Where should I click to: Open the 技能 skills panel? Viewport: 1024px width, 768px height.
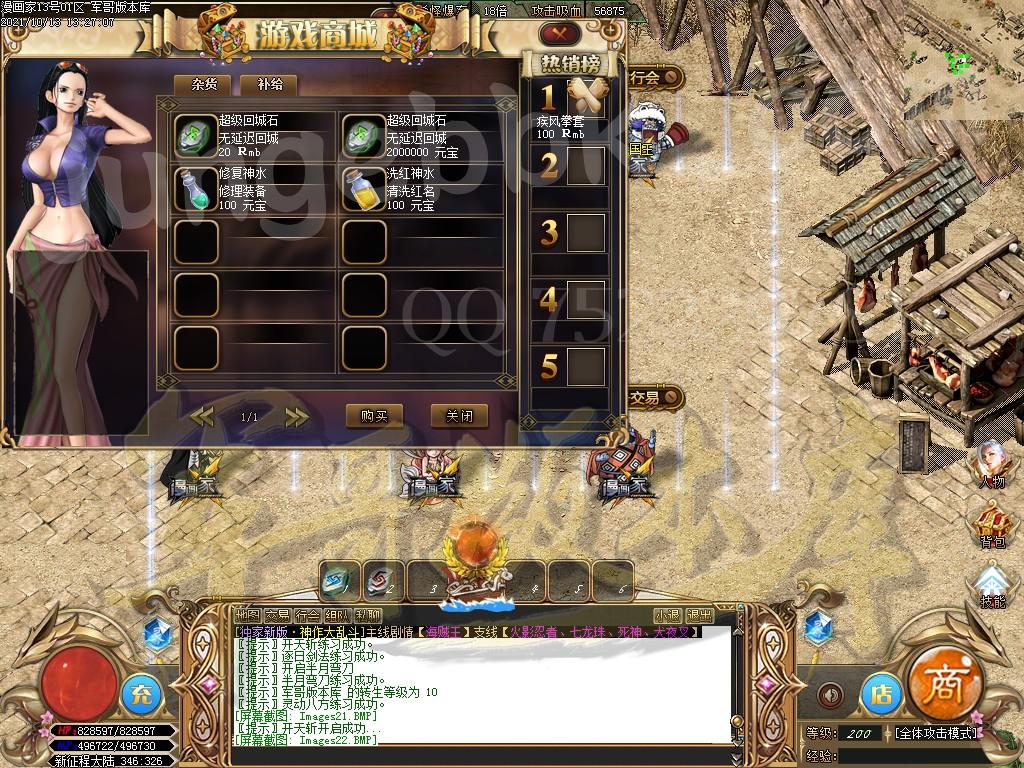pyautogui.click(x=991, y=584)
